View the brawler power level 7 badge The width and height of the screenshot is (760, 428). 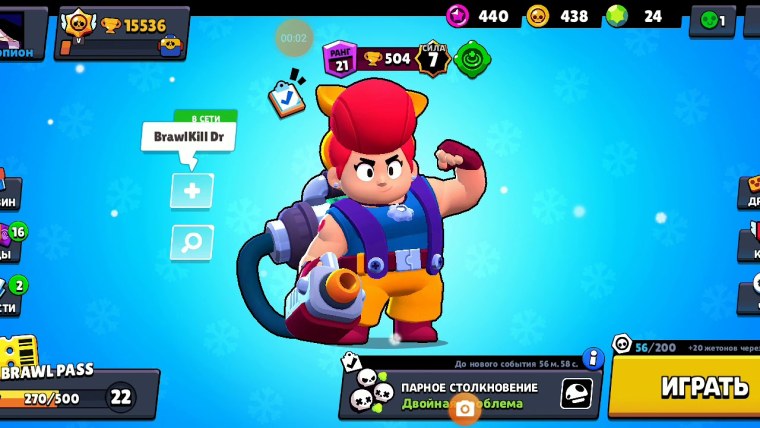click(432, 59)
